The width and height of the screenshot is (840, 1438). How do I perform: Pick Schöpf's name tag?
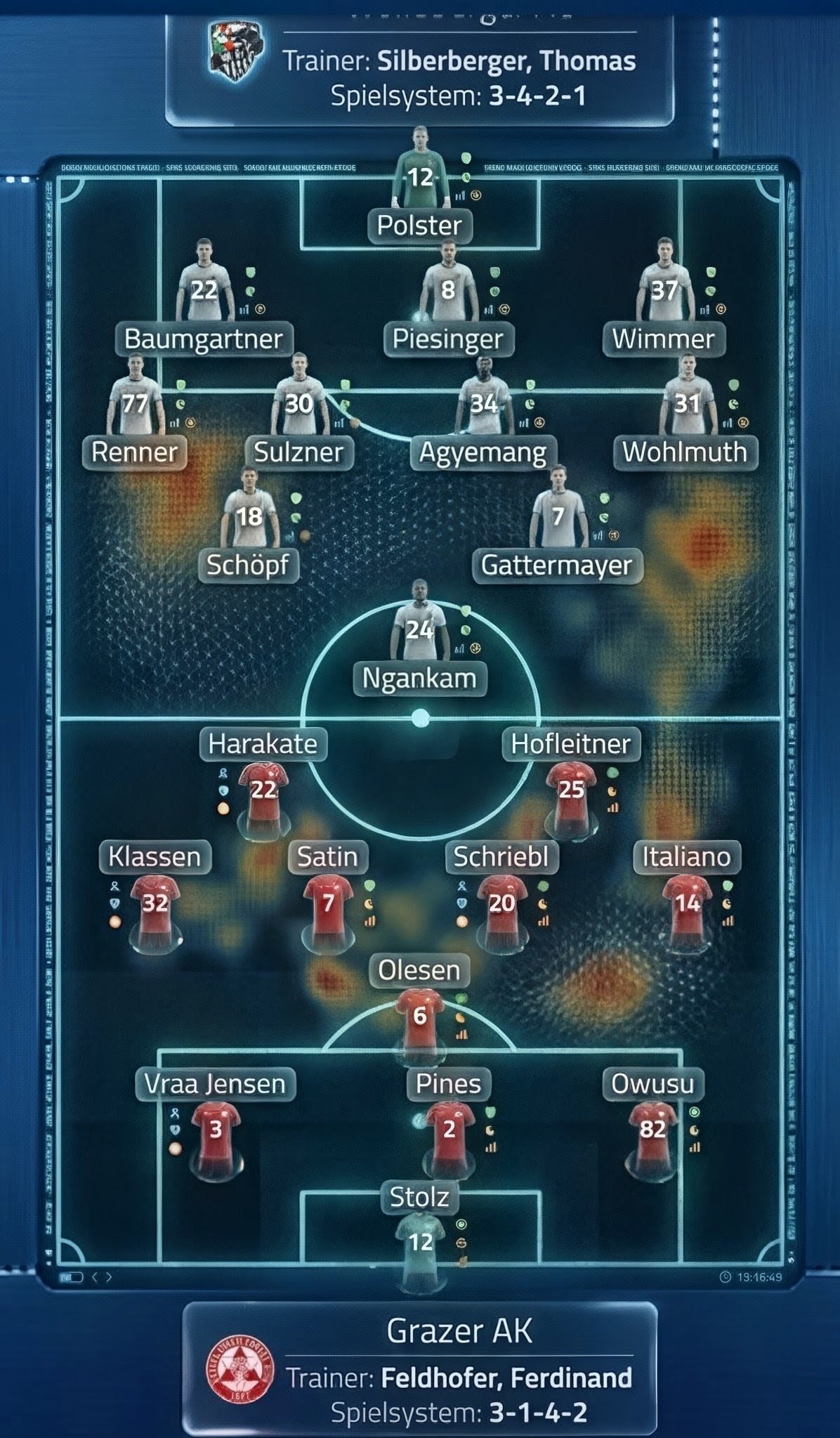click(248, 565)
